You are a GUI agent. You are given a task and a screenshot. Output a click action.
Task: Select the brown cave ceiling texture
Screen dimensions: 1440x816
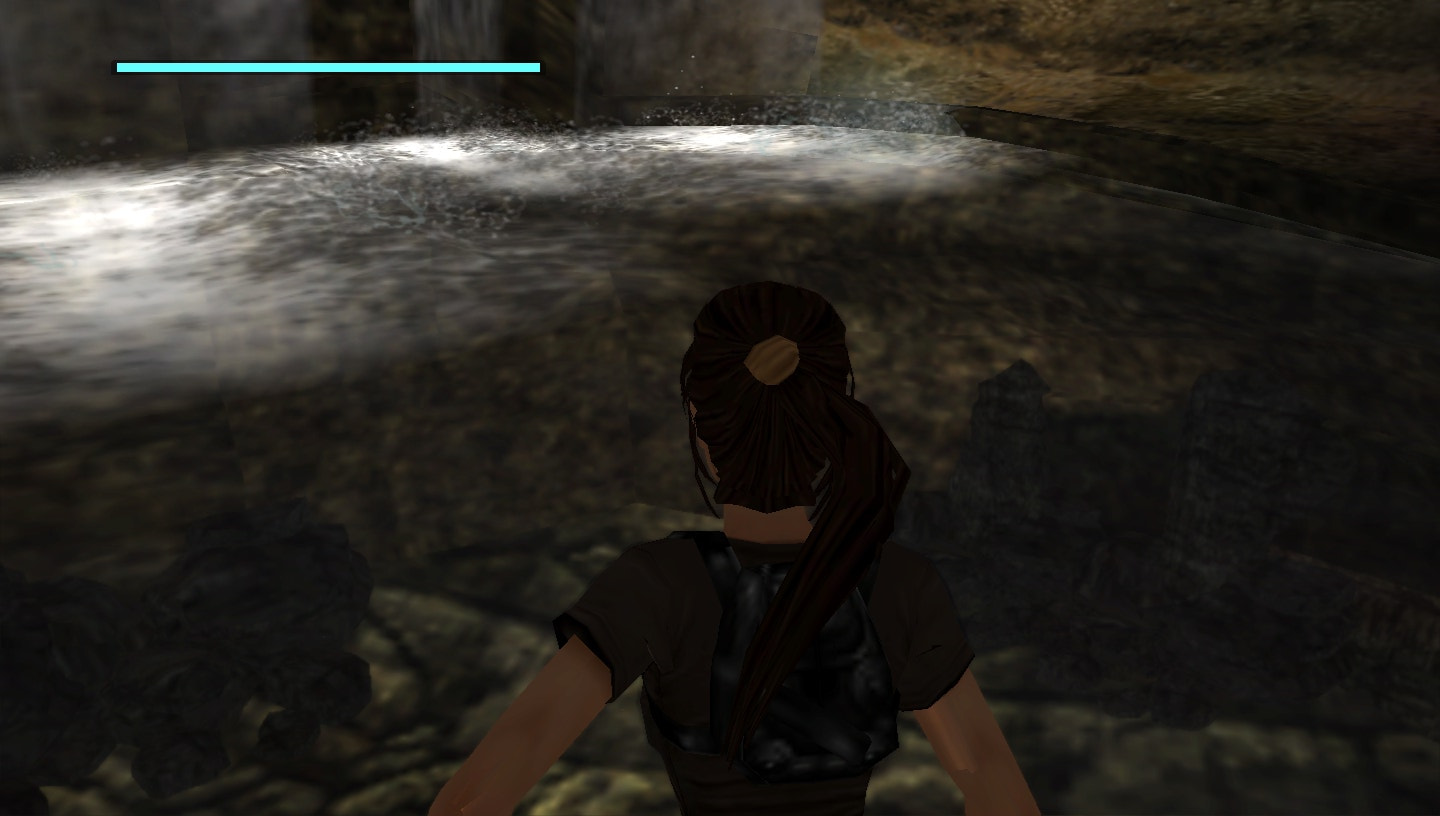point(1150,40)
